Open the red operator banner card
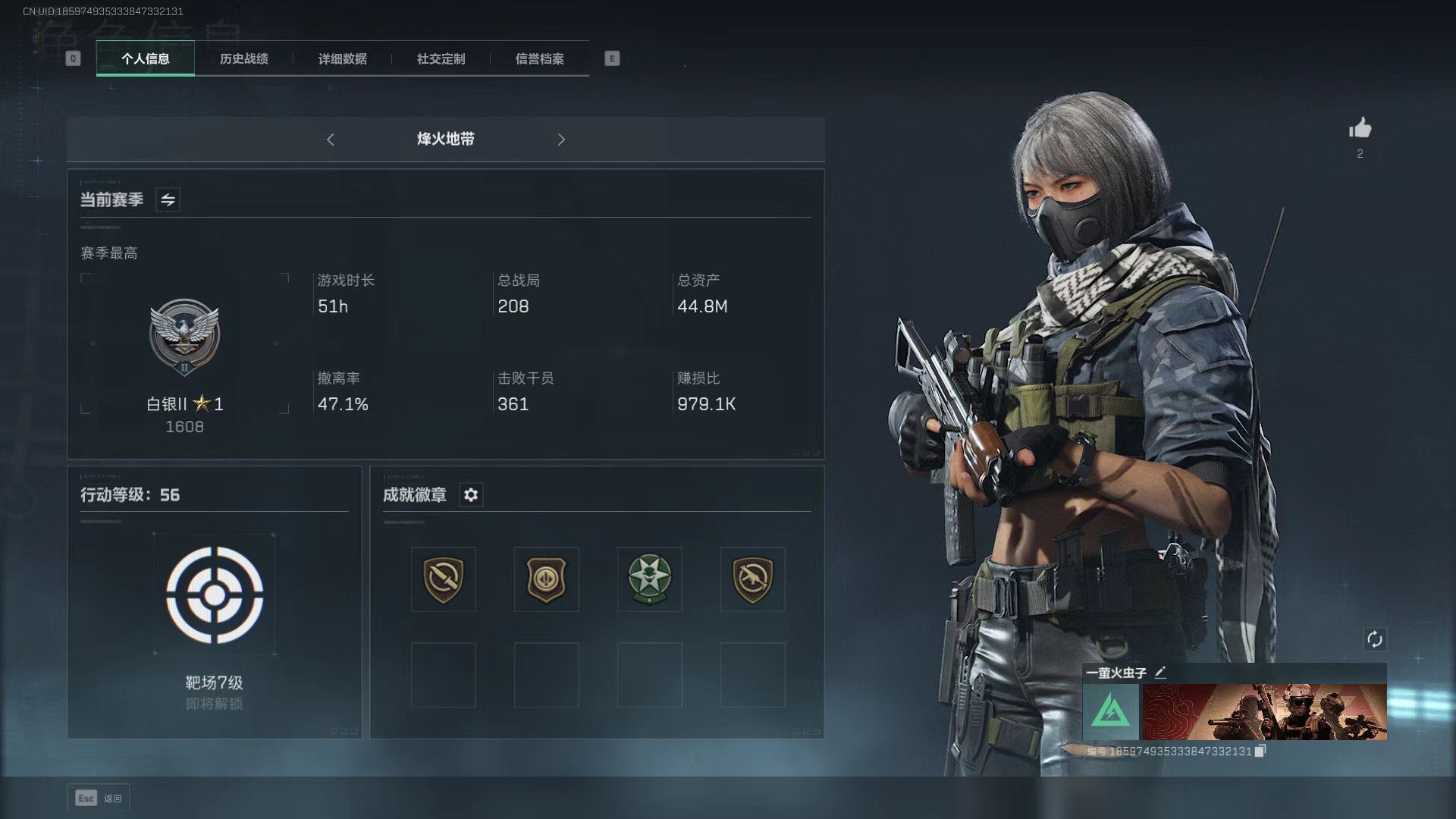 (x=1264, y=712)
